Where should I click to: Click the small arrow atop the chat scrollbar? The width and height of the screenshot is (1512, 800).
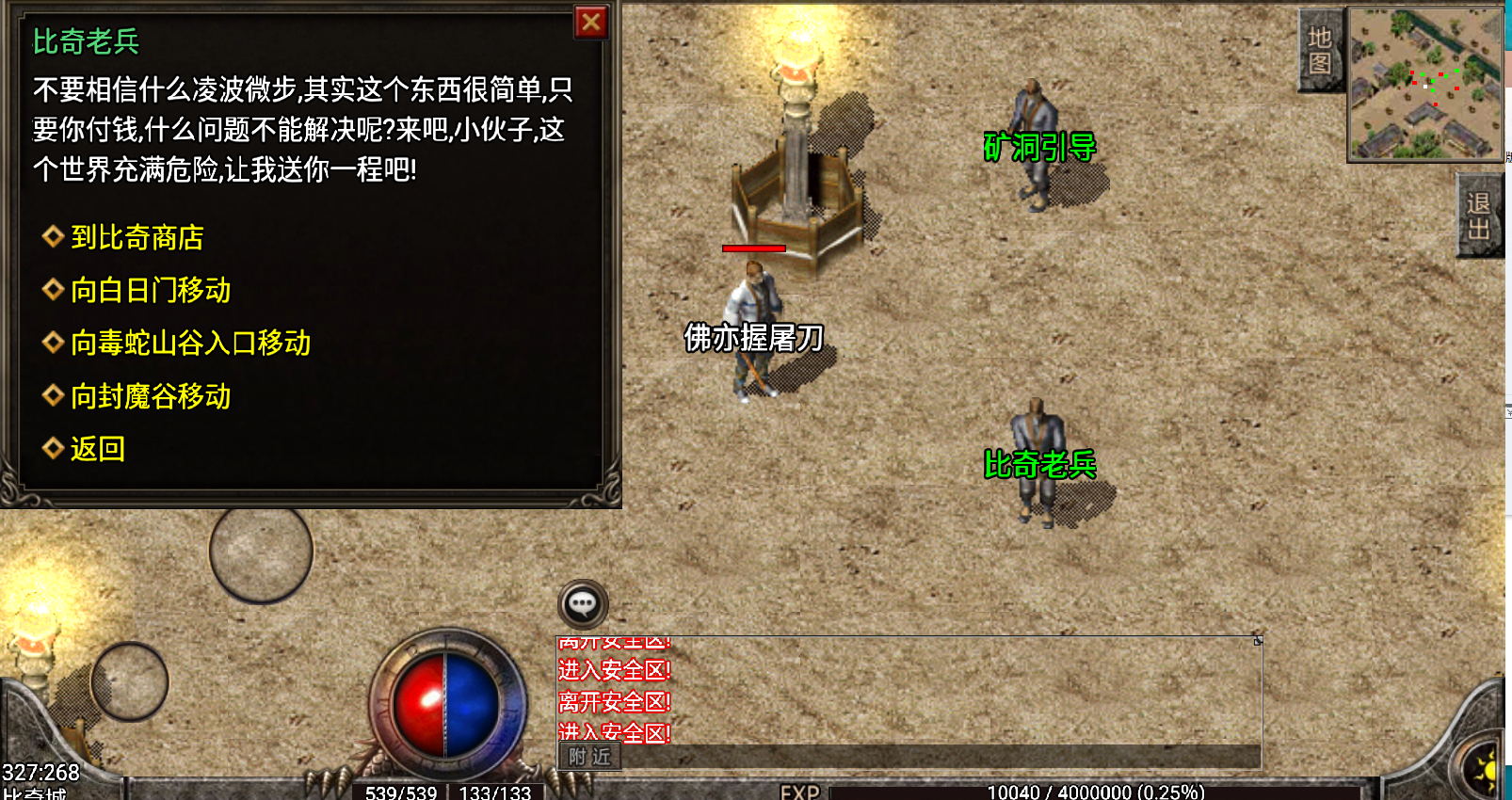(x=1258, y=639)
